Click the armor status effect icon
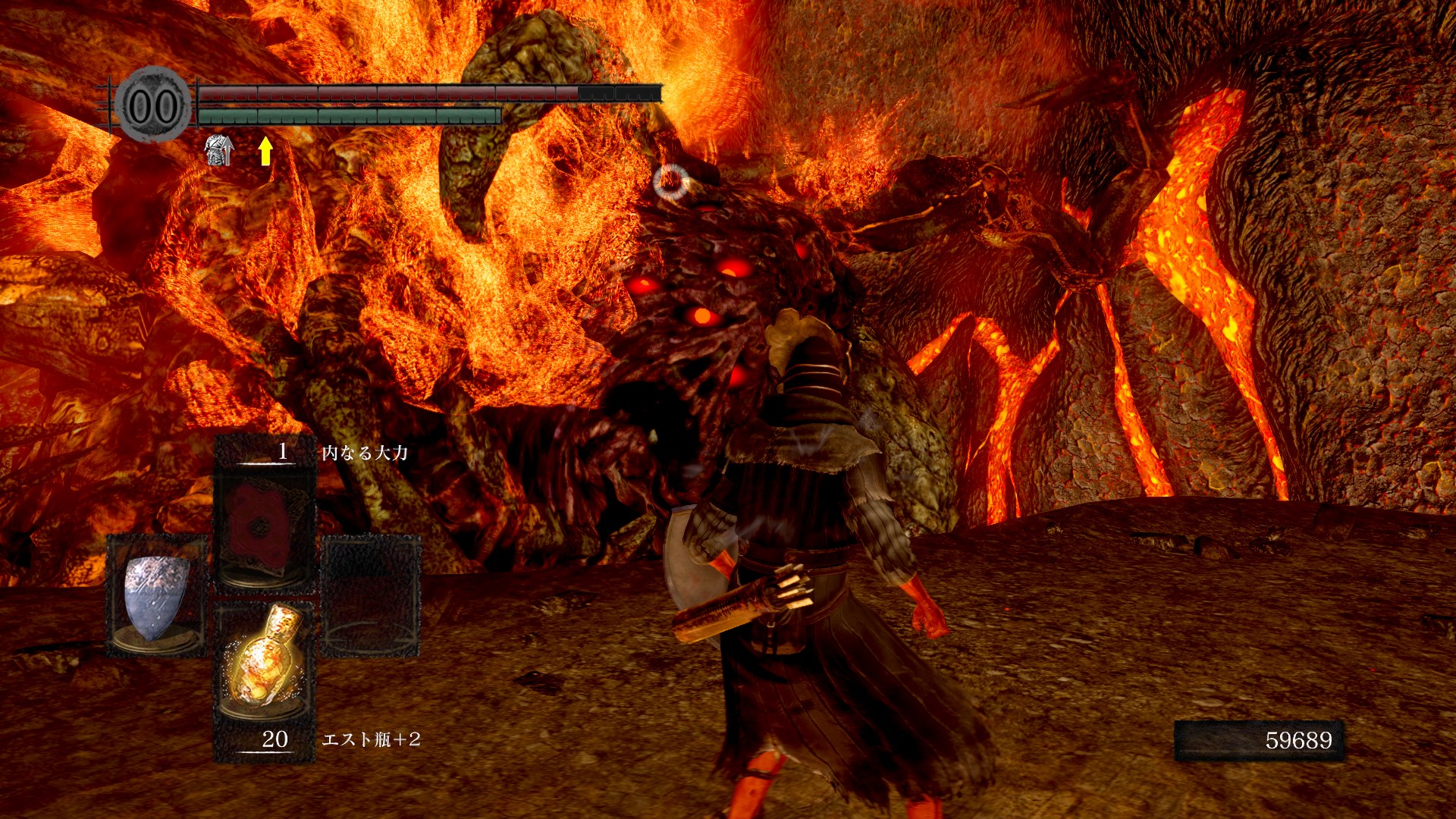The image size is (1456, 819). (x=218, y=150)
